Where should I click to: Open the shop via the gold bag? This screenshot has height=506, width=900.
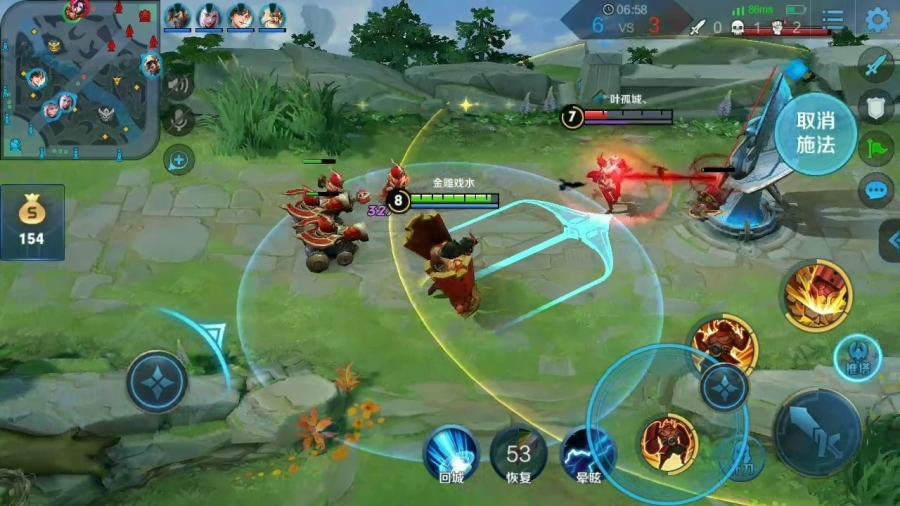point(32,221)
